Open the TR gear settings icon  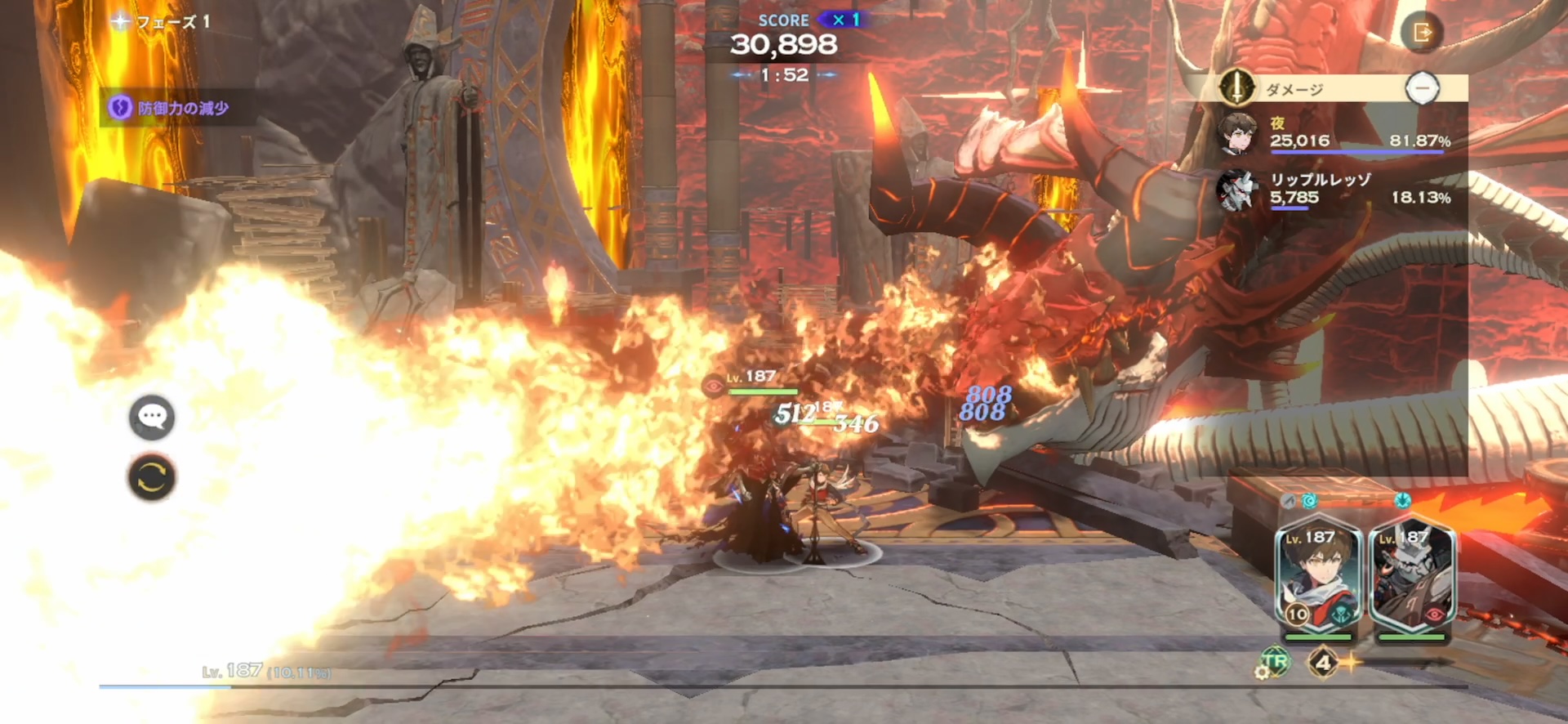coord(1272,663)
